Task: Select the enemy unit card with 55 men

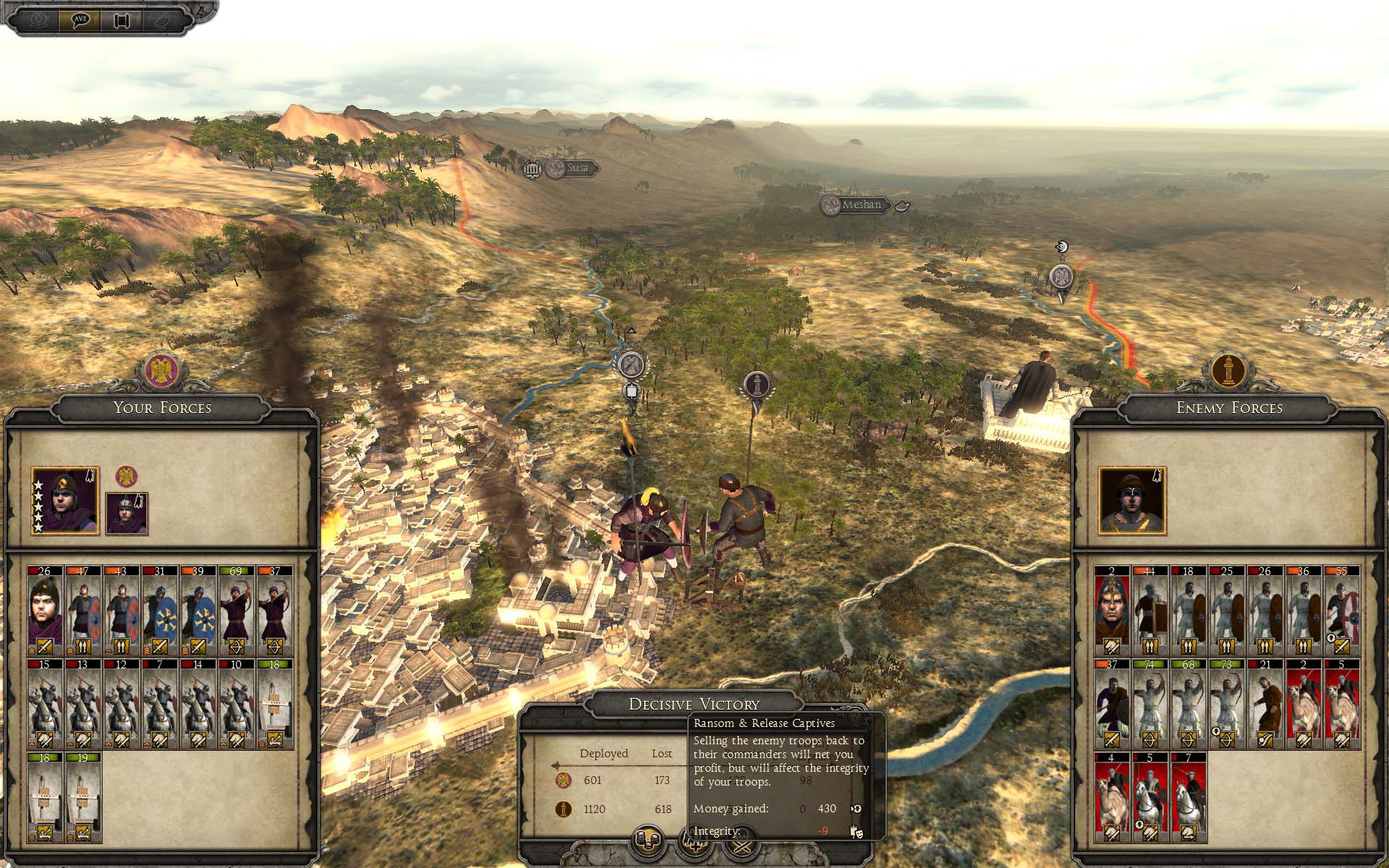Action: point(1342,610)
